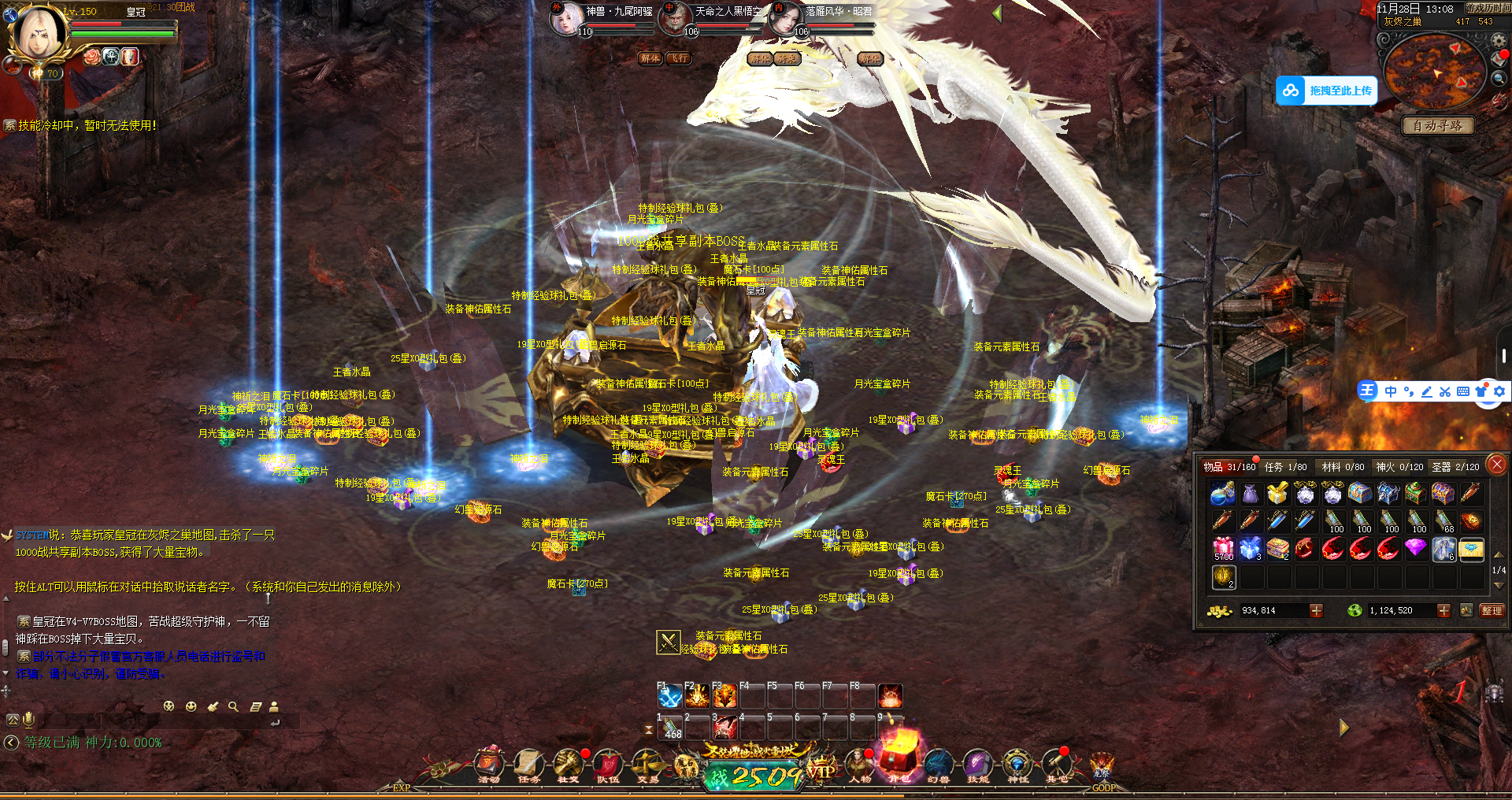The width and height of the screenshot is (1512, 800).
Task: Select the 神兽·九尾阿狸 pet portrait
Action: pos(565,20)
